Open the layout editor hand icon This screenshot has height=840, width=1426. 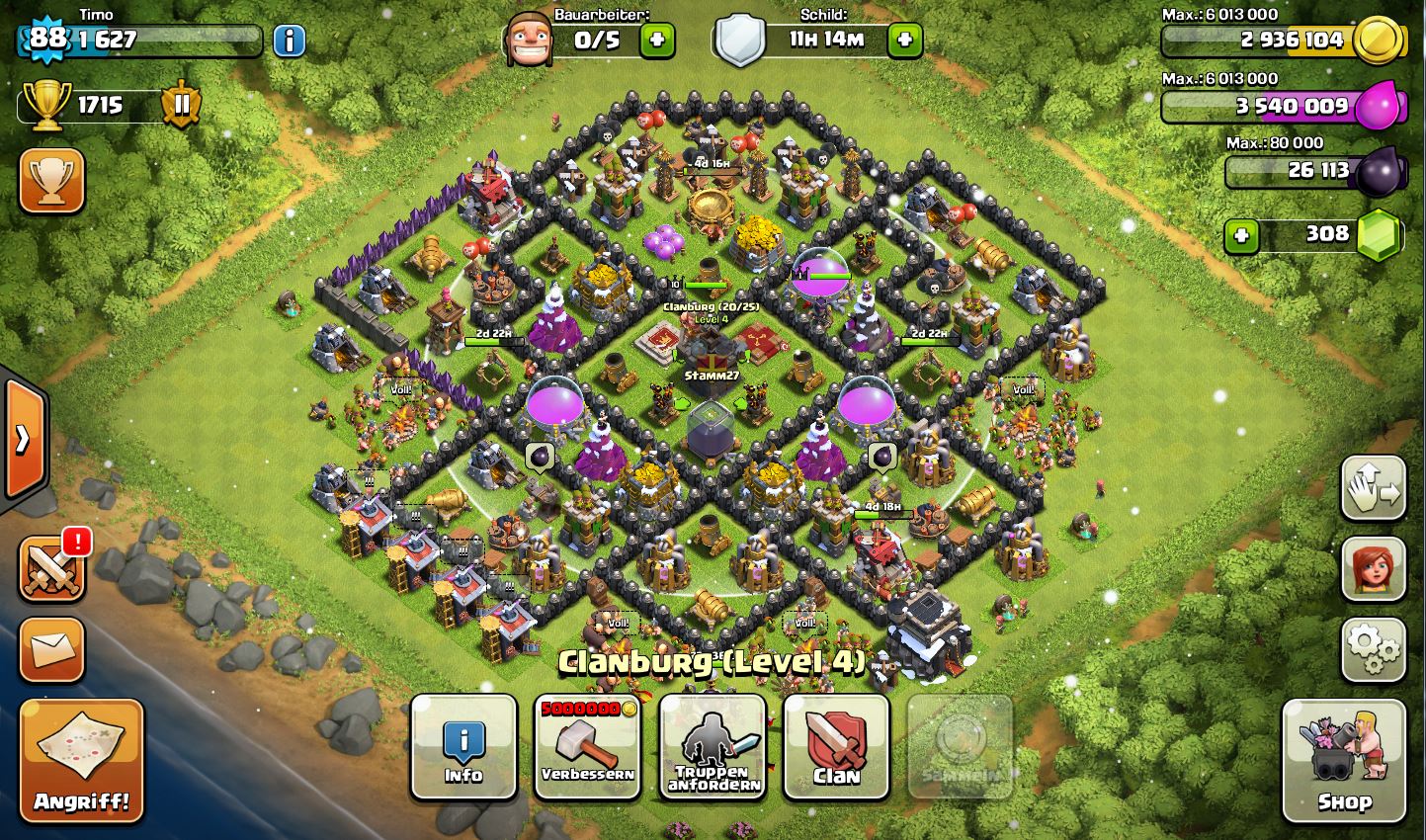pyautogui.click(x=1373, y=487)
